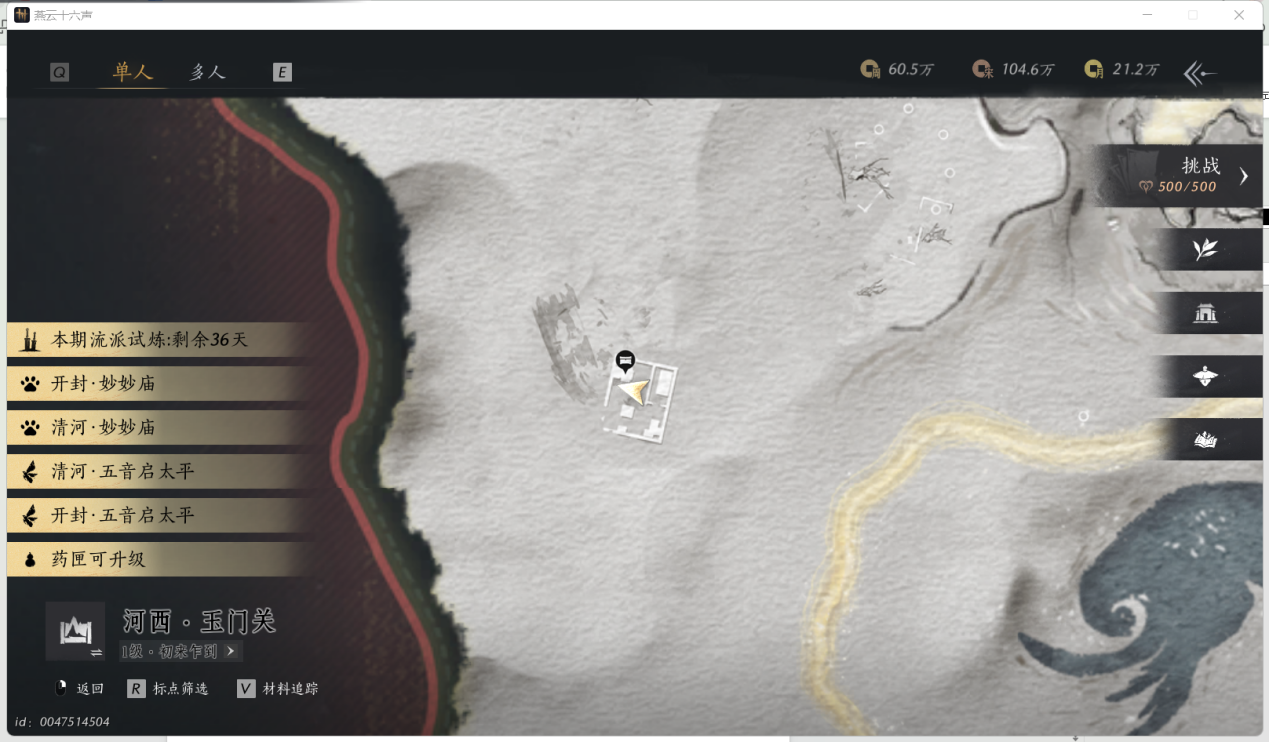1269x742 pixels.
Task: Select 清河·妙妙庙 in the list
Action: click(104, 428)
